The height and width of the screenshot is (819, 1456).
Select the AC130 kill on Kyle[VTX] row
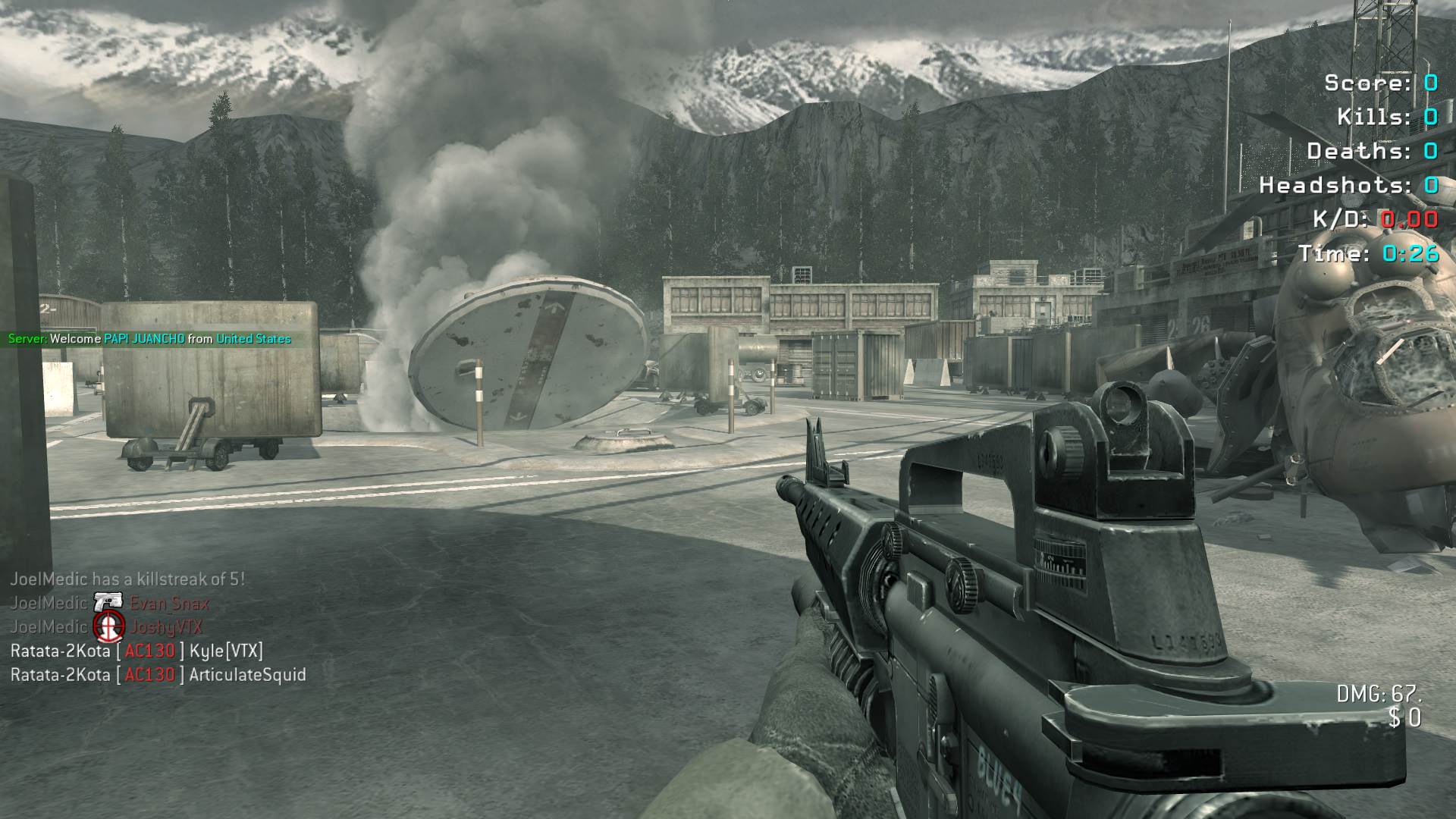[136, 651]
